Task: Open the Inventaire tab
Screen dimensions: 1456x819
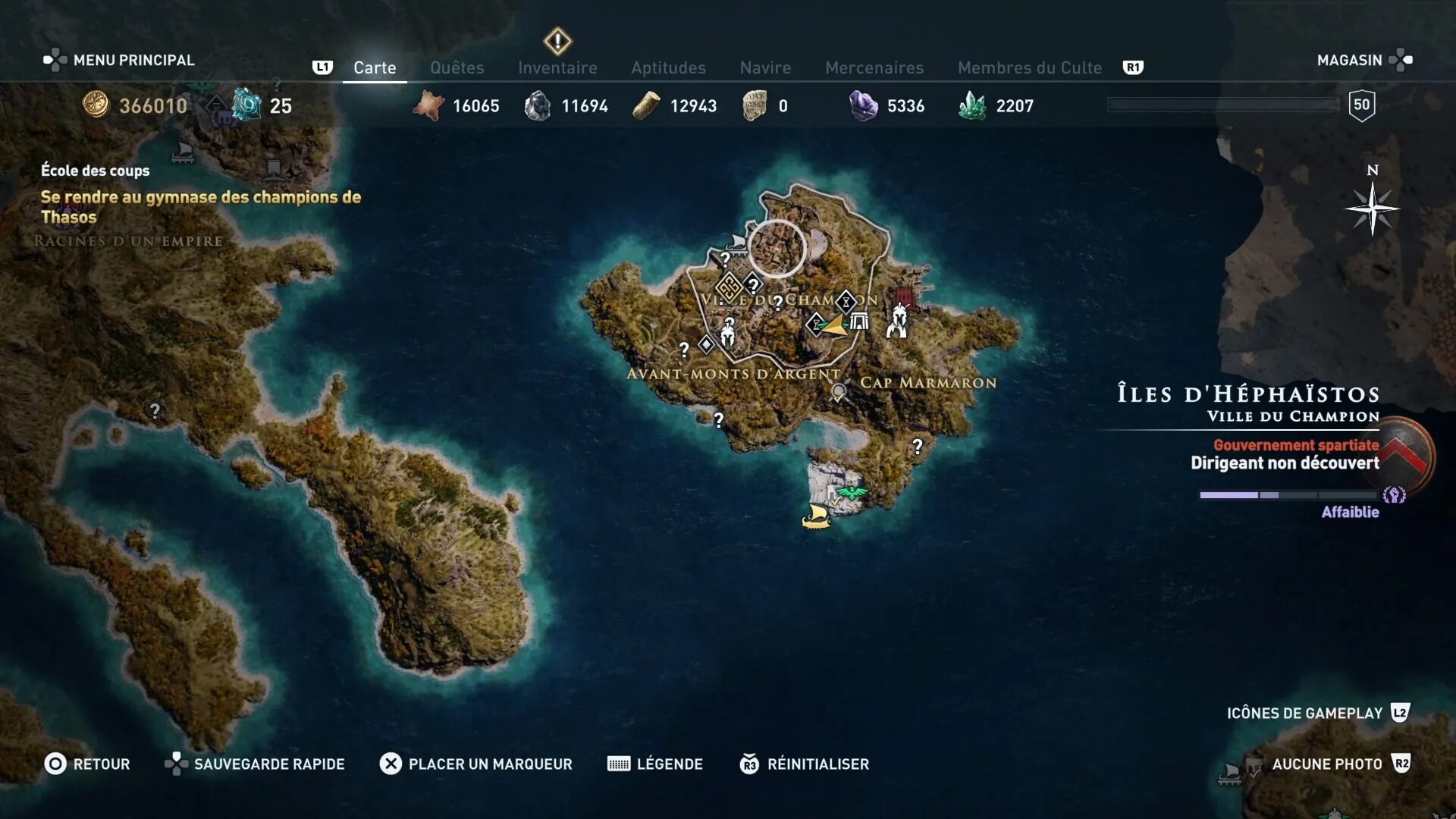Action: click(557, 67)
